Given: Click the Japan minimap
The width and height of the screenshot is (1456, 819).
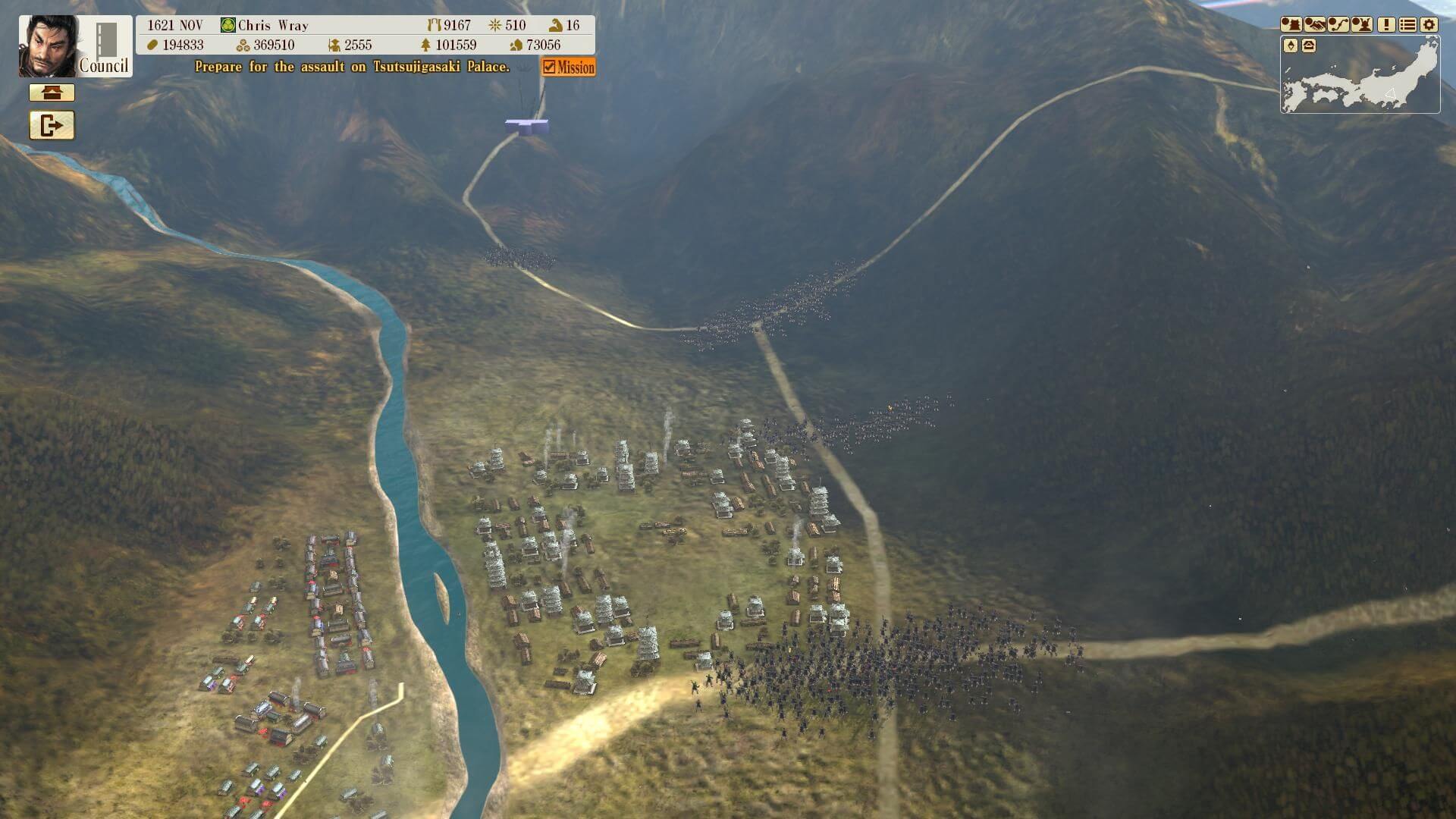Looking at the screenshot, I should 1365,80.
